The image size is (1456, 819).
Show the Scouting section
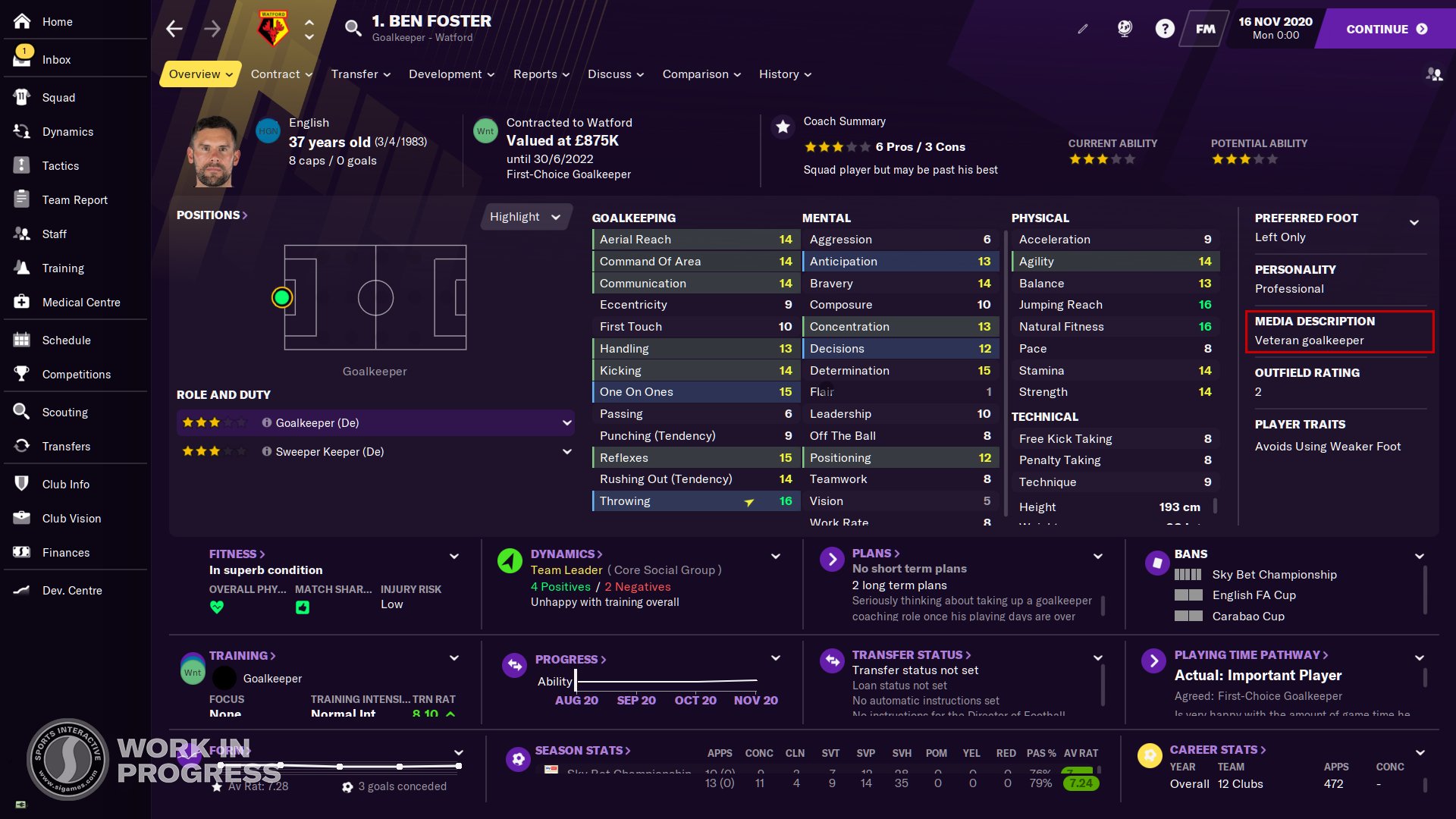(x=64, y=412)
